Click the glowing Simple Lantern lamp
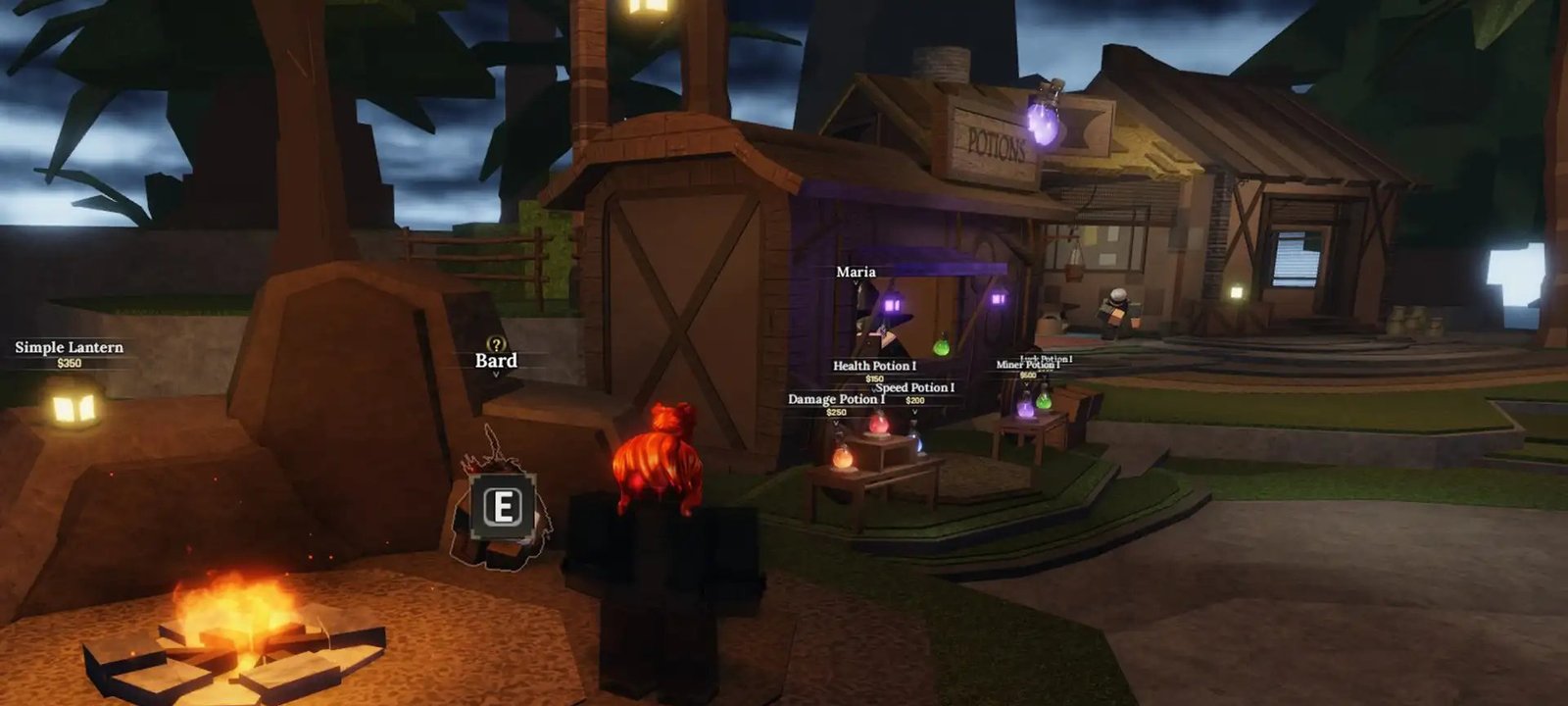1568x706 pixels. 73,406
